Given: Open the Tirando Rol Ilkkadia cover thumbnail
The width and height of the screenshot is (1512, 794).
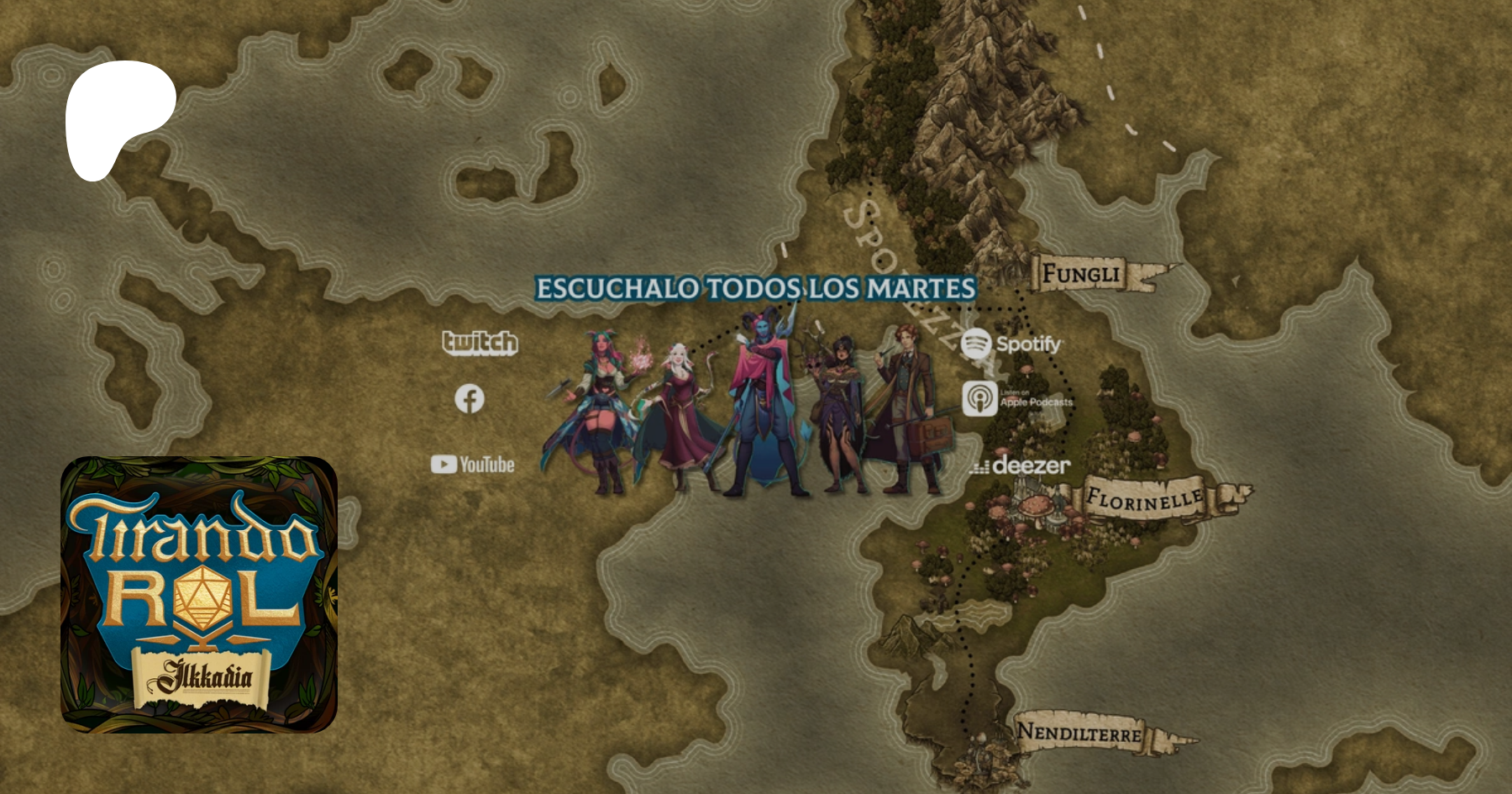Looking at the screenshot, I should (x=199, y=594).
